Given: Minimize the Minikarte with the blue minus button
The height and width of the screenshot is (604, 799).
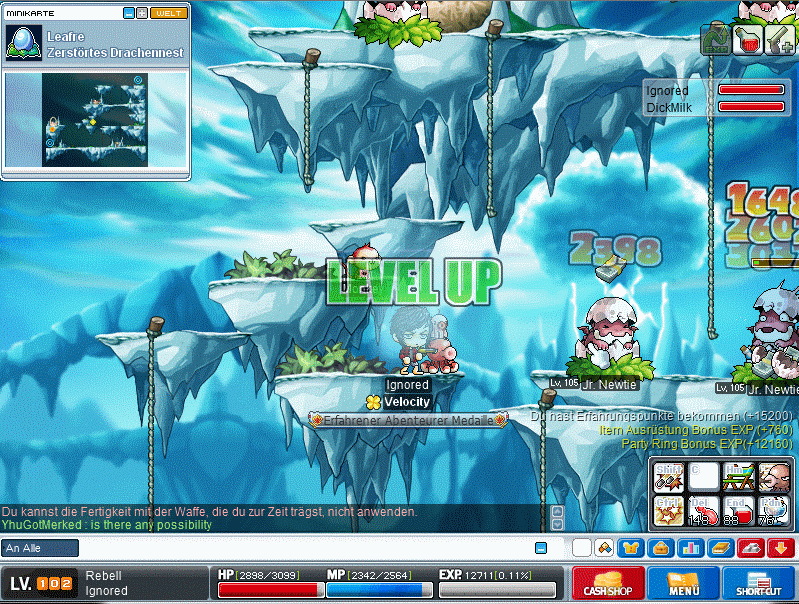Looking at the screenshot, I should click(x=128, y=13).
